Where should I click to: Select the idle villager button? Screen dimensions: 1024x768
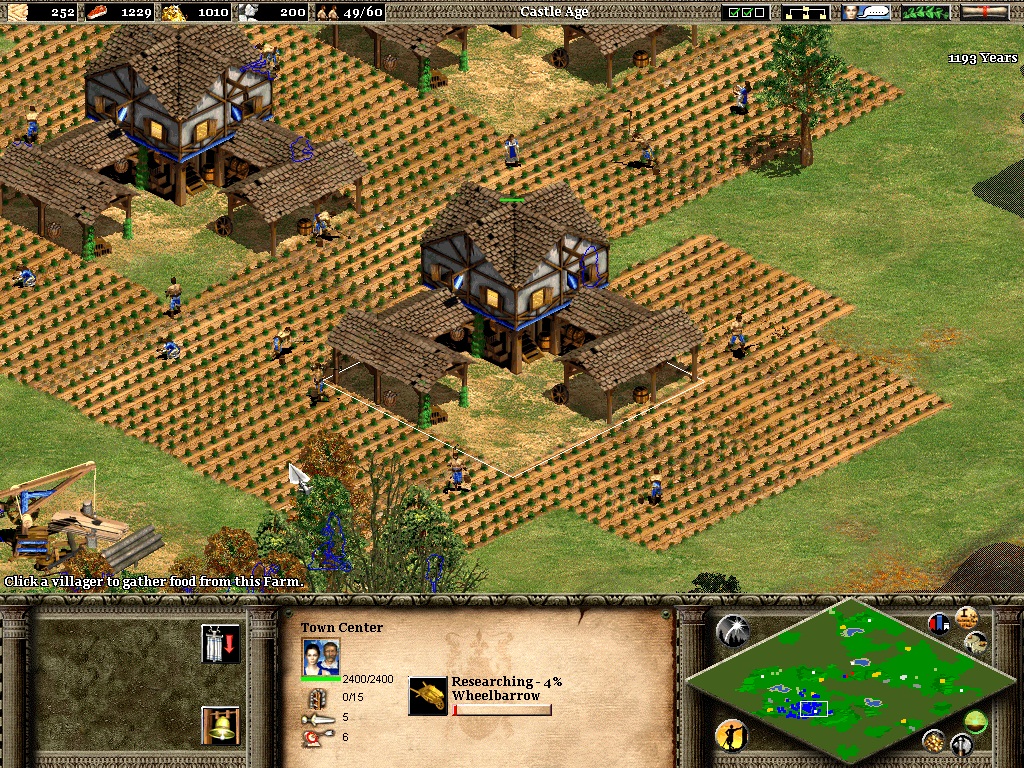732,736
